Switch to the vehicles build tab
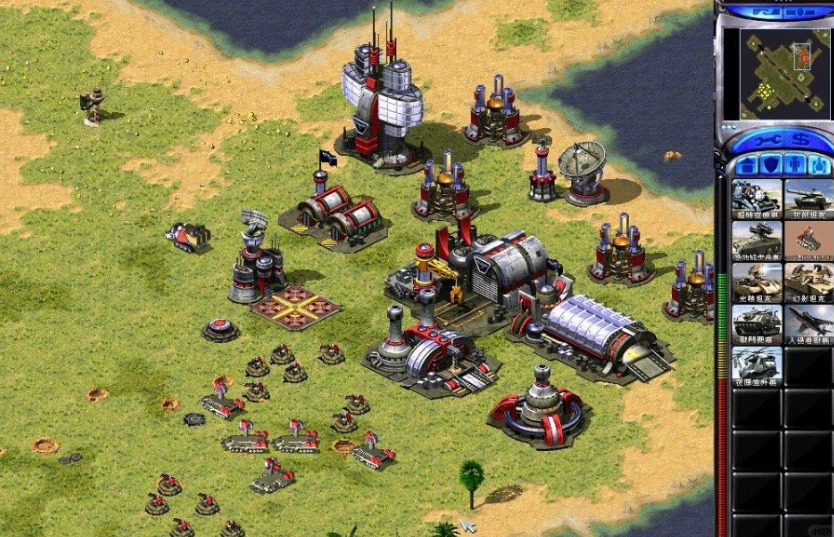 point(819,165)
